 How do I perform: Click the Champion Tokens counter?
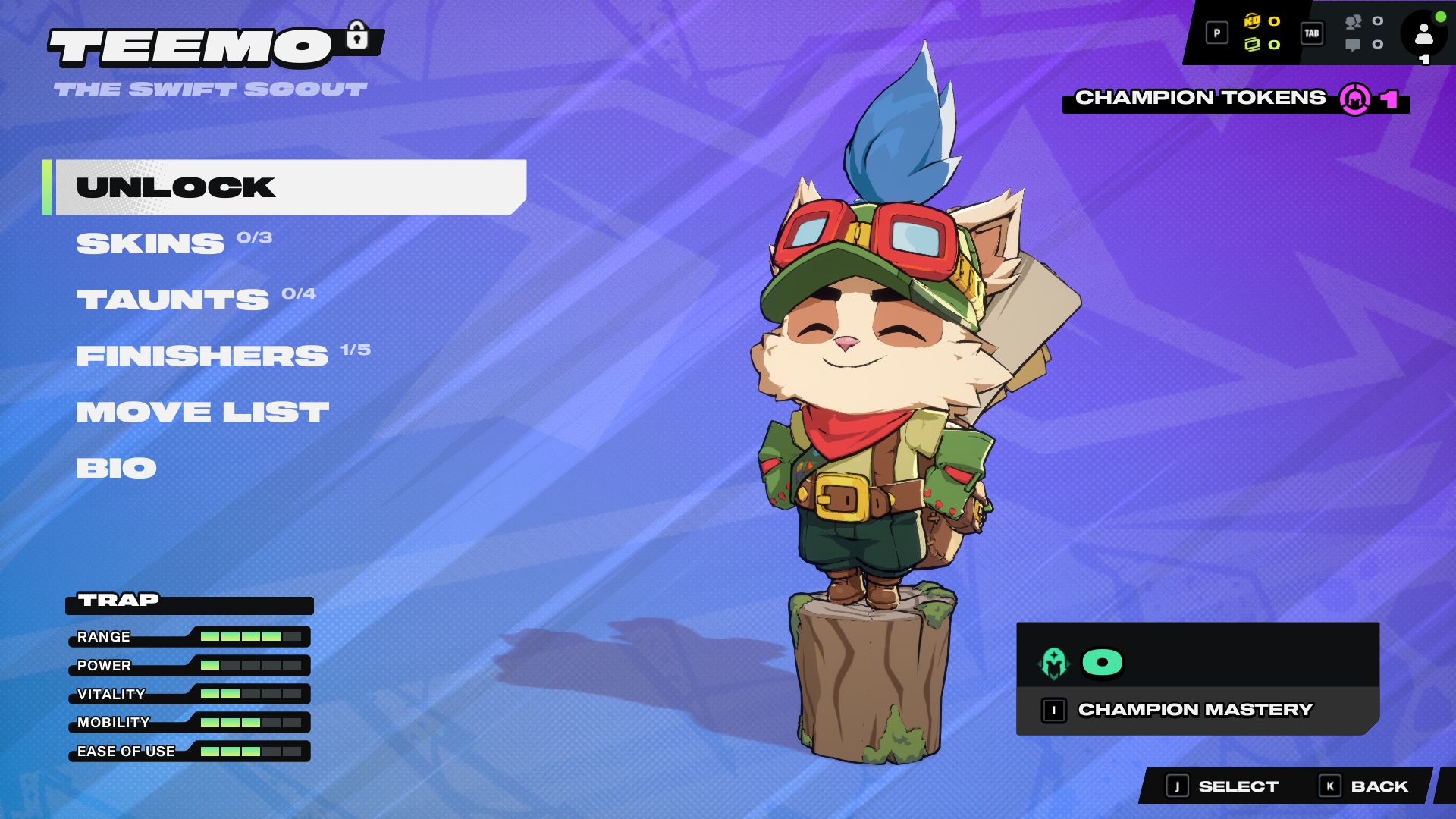pyautogui.click(x=1235, y=99)
